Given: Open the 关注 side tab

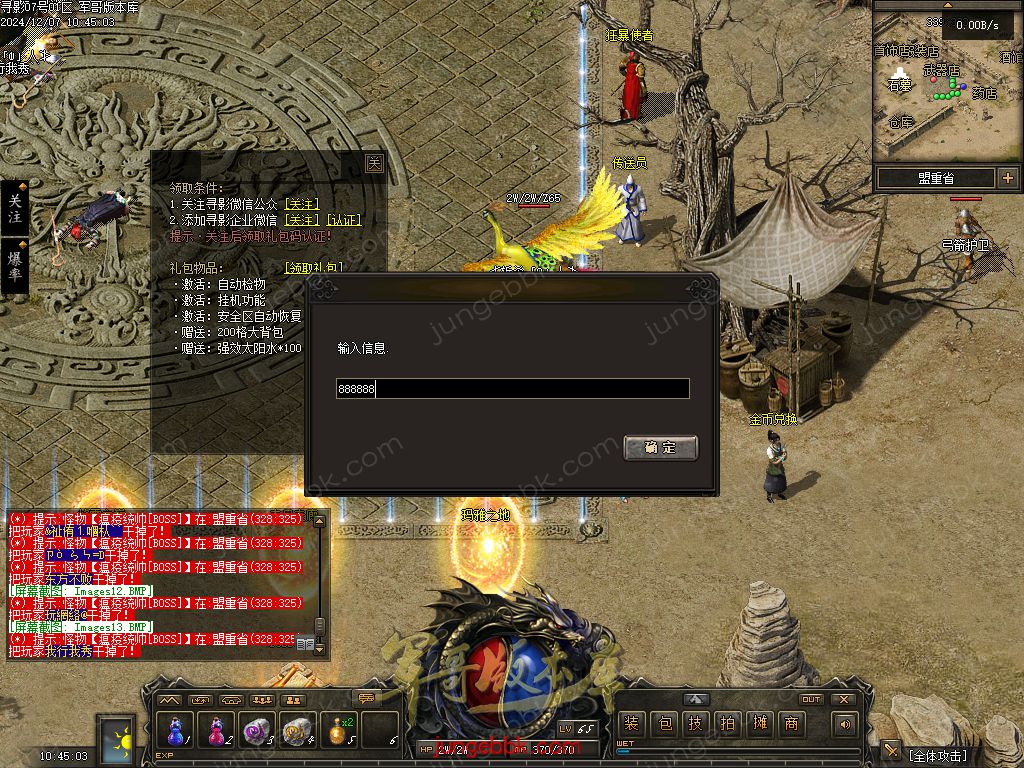Looking at the screenshot, I should [x=14, y=209].
